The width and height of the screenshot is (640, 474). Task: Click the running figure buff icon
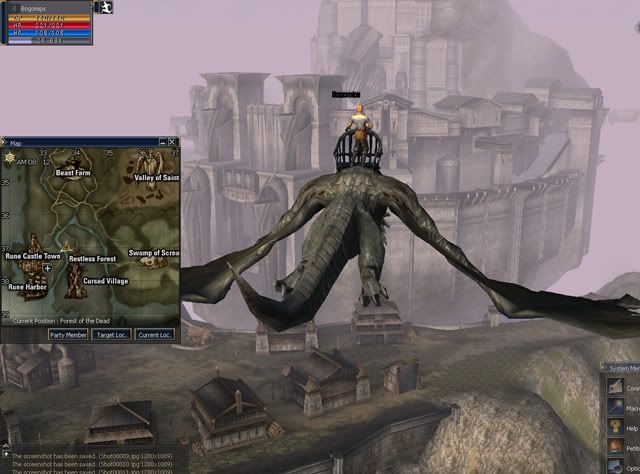(107, 7)
